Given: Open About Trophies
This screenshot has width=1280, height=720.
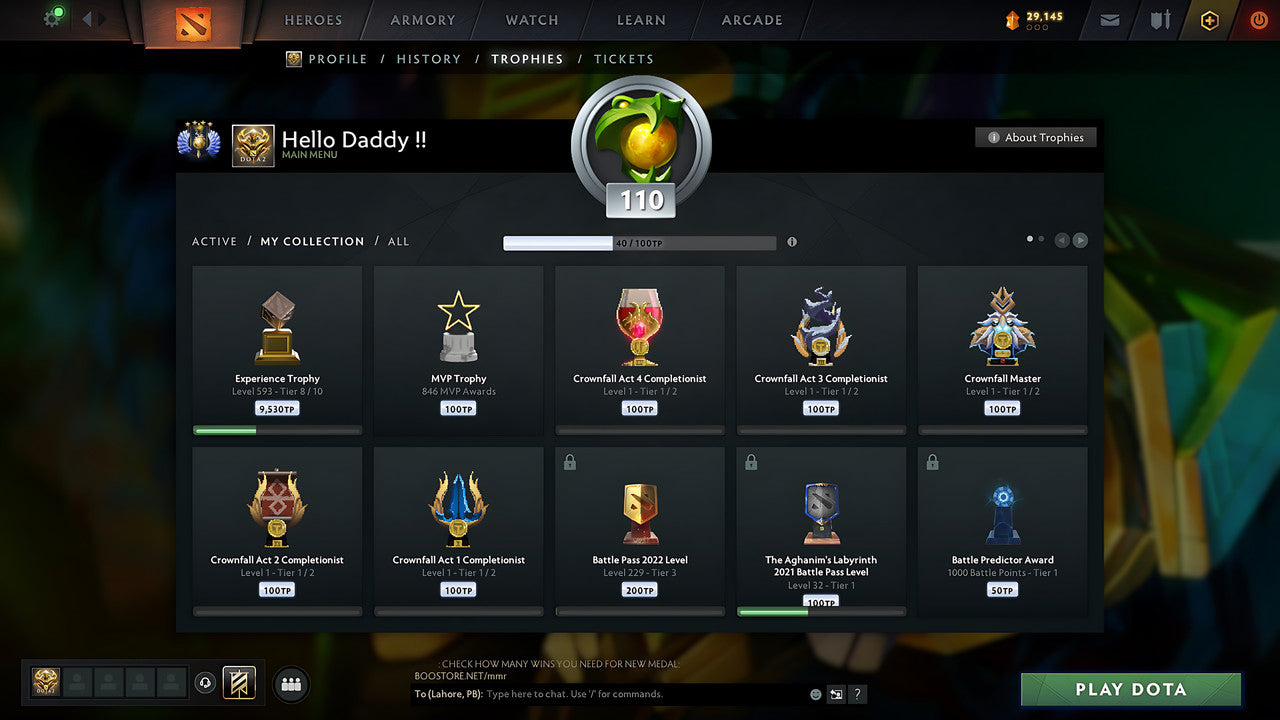Looking at the screenshot, I should click(x=1036, y=137).
